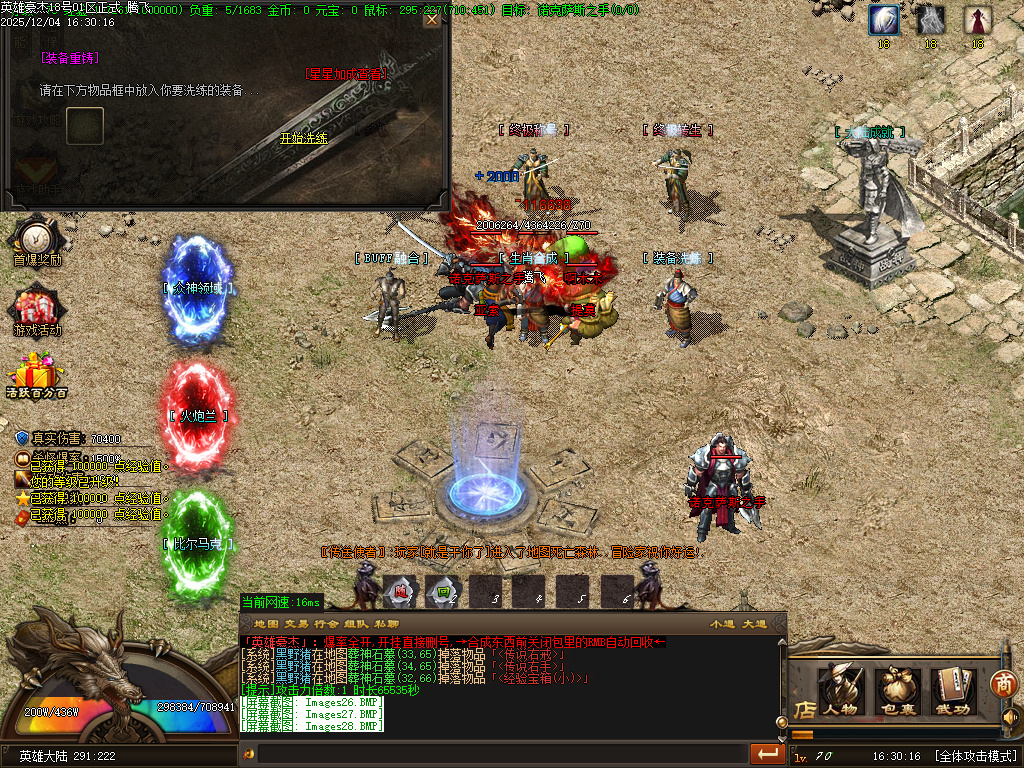This screenshot has height=768, width=1024.
Task: Open the 活跃百分百 gift box icon
Action: pos(36,374)
